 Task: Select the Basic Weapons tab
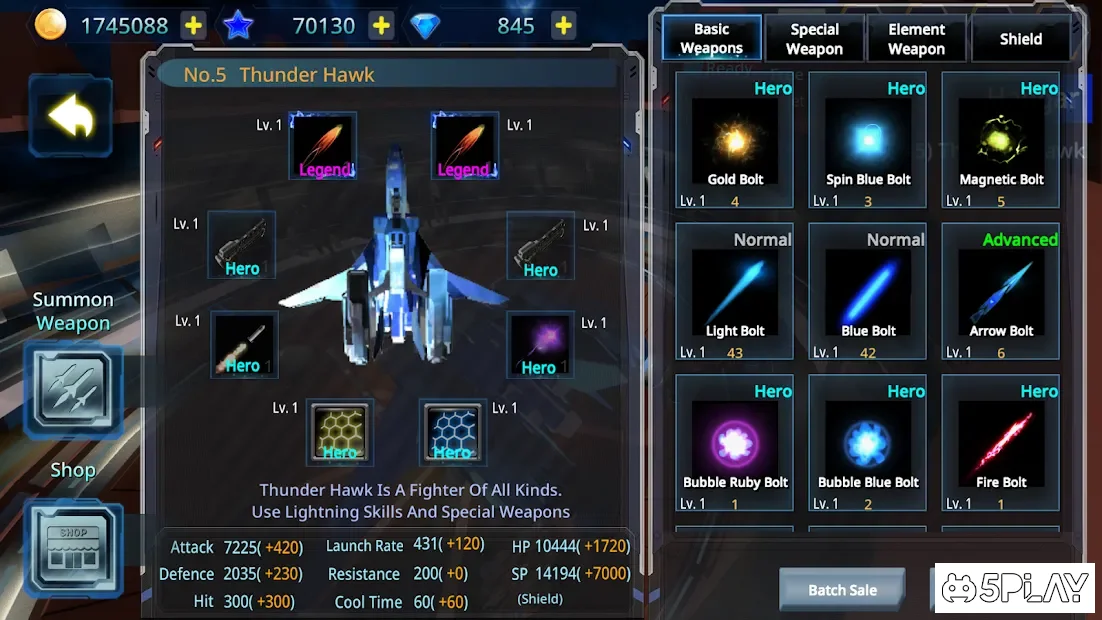[711, 39]
